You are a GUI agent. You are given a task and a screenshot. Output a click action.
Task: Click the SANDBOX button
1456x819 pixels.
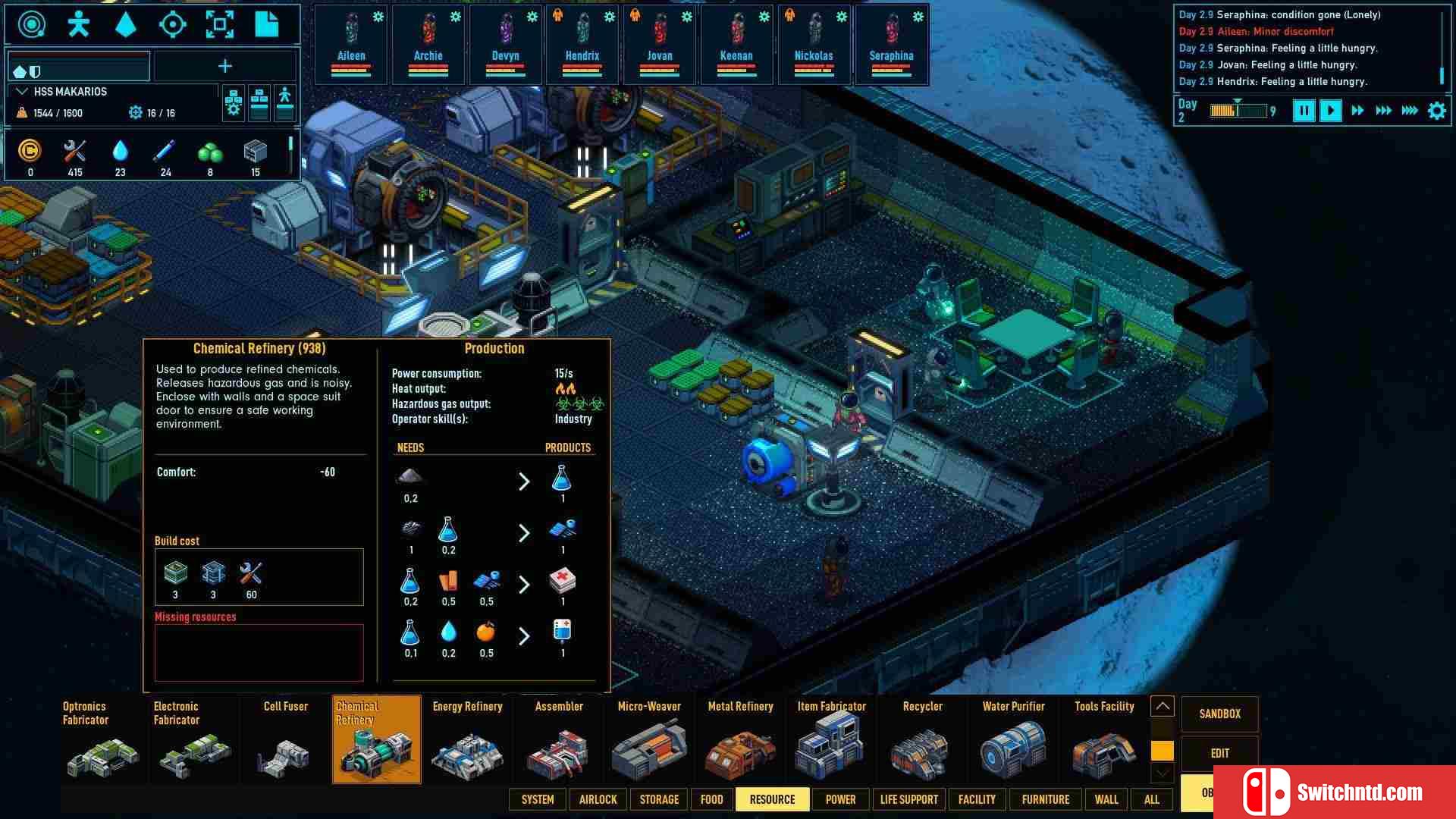[1219, 714]
